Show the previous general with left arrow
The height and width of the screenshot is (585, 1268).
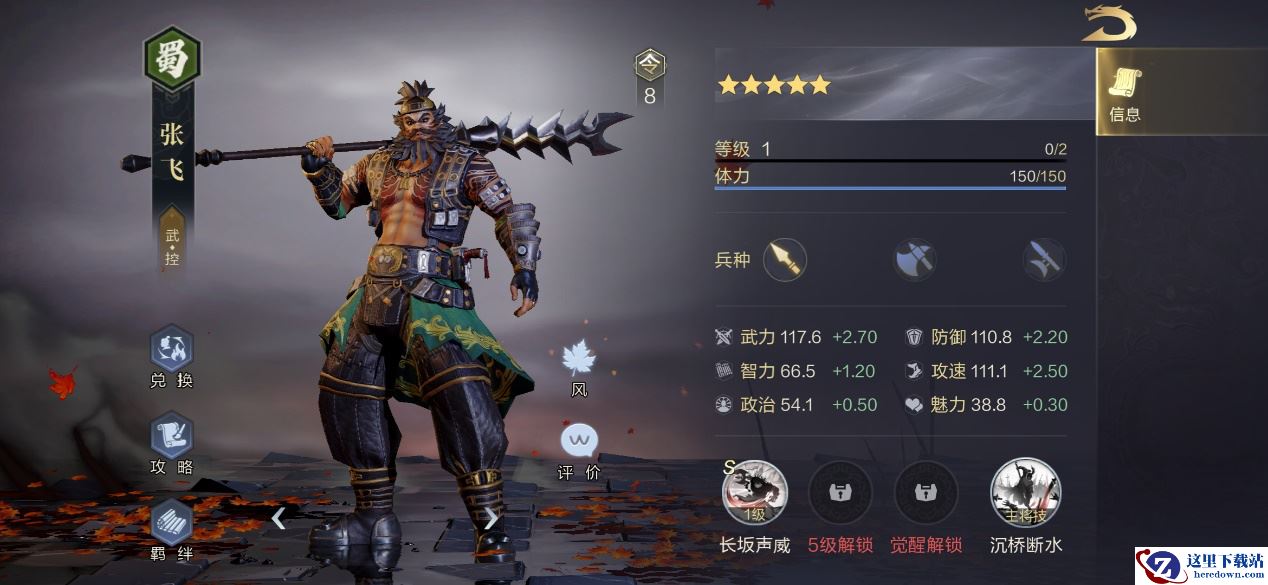pos(279,517)
